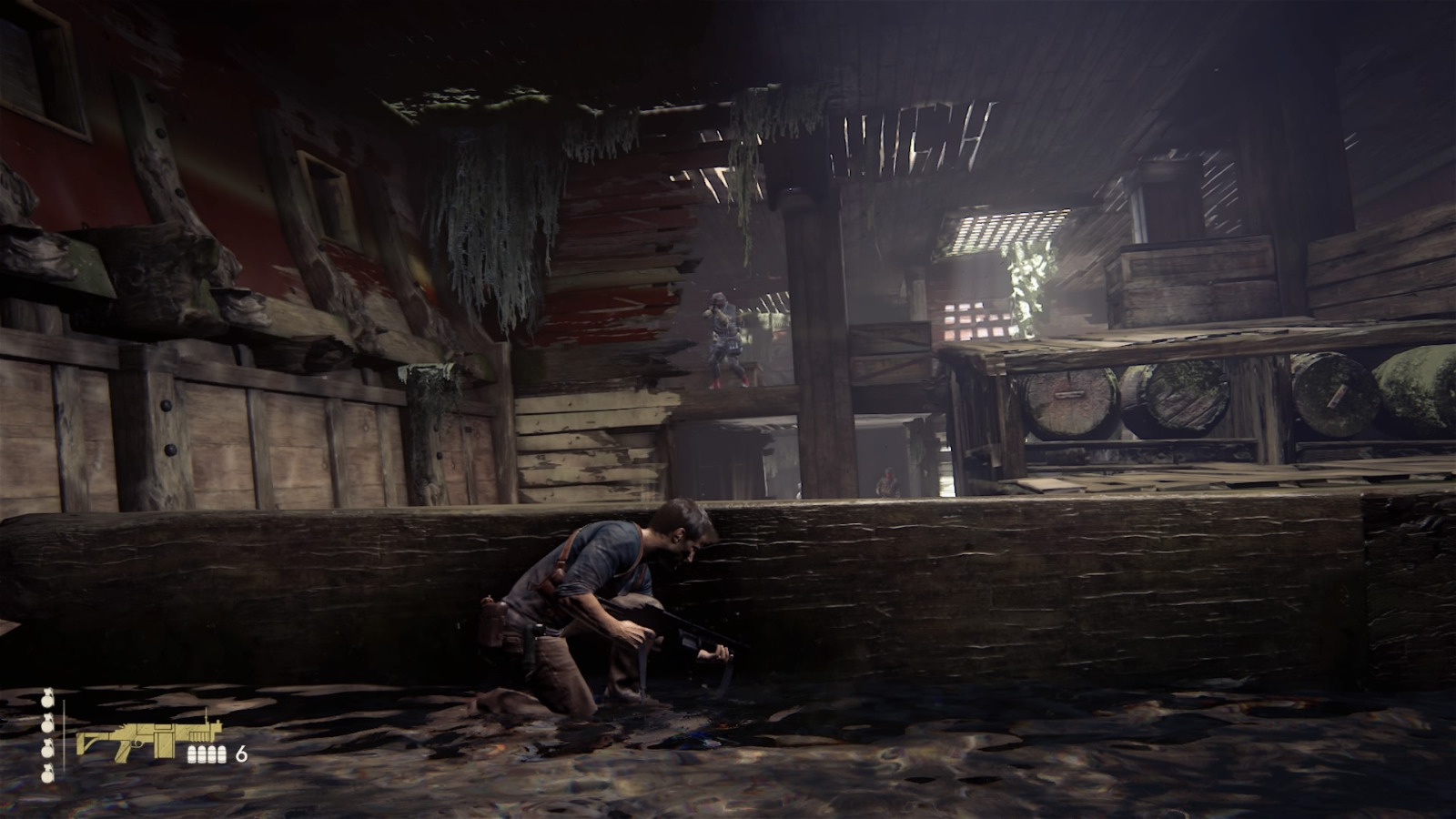The width and height of the screenshot is (1456, 819).
Task: Click the bottom grenade icon in the HUD
Action: click(x=45, y=774)
